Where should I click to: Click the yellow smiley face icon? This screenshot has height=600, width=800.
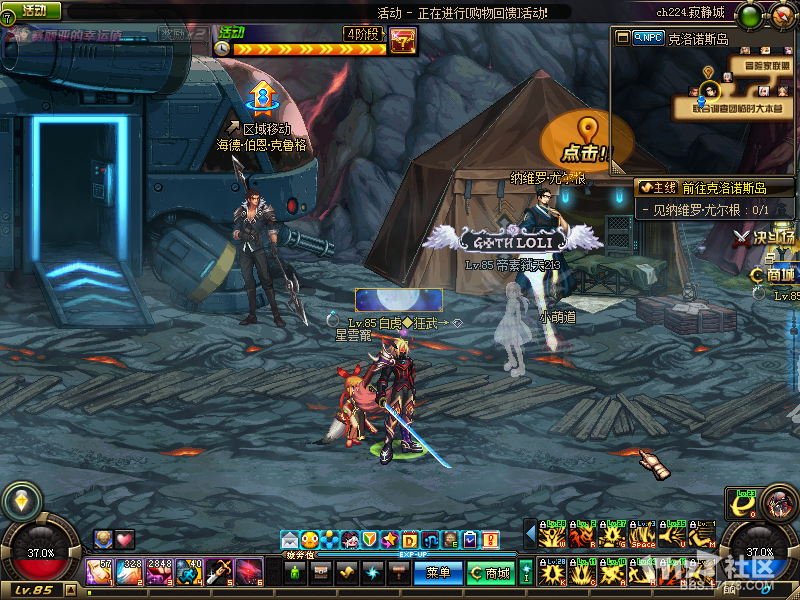click(x=310, y=540)
